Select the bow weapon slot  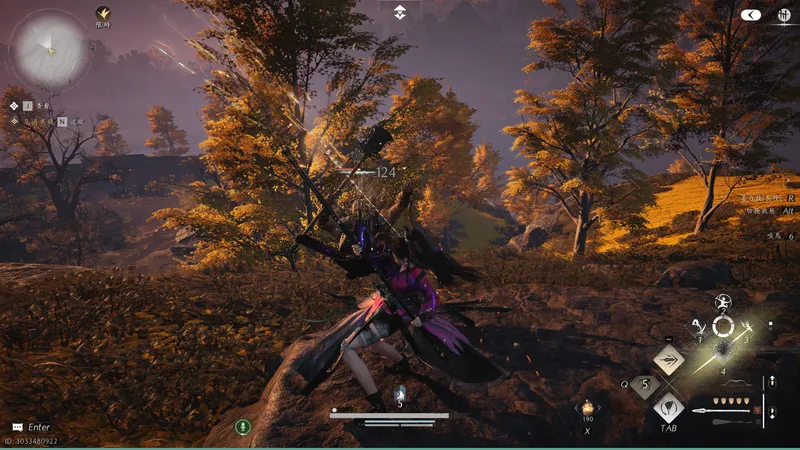pyautogui.click(x=735, y=384)
